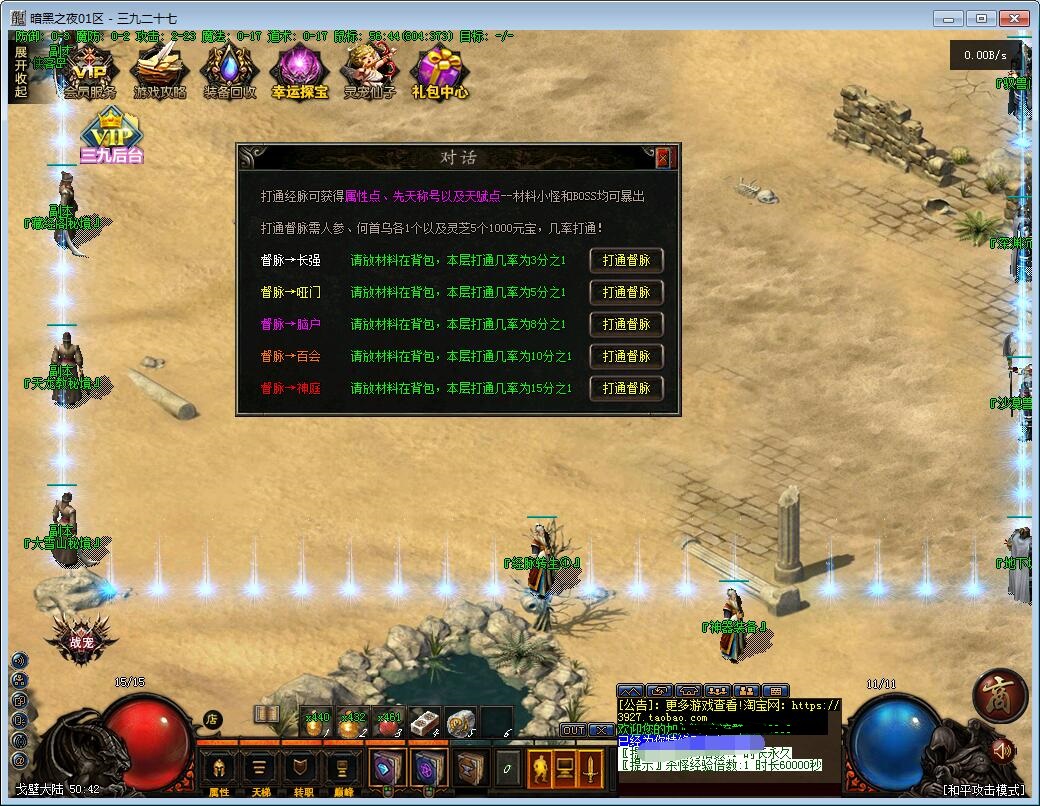Viewport: 1040px width, 806px height.
Task: Open the 游戏攻略 game guide
Action: [160, 73]
